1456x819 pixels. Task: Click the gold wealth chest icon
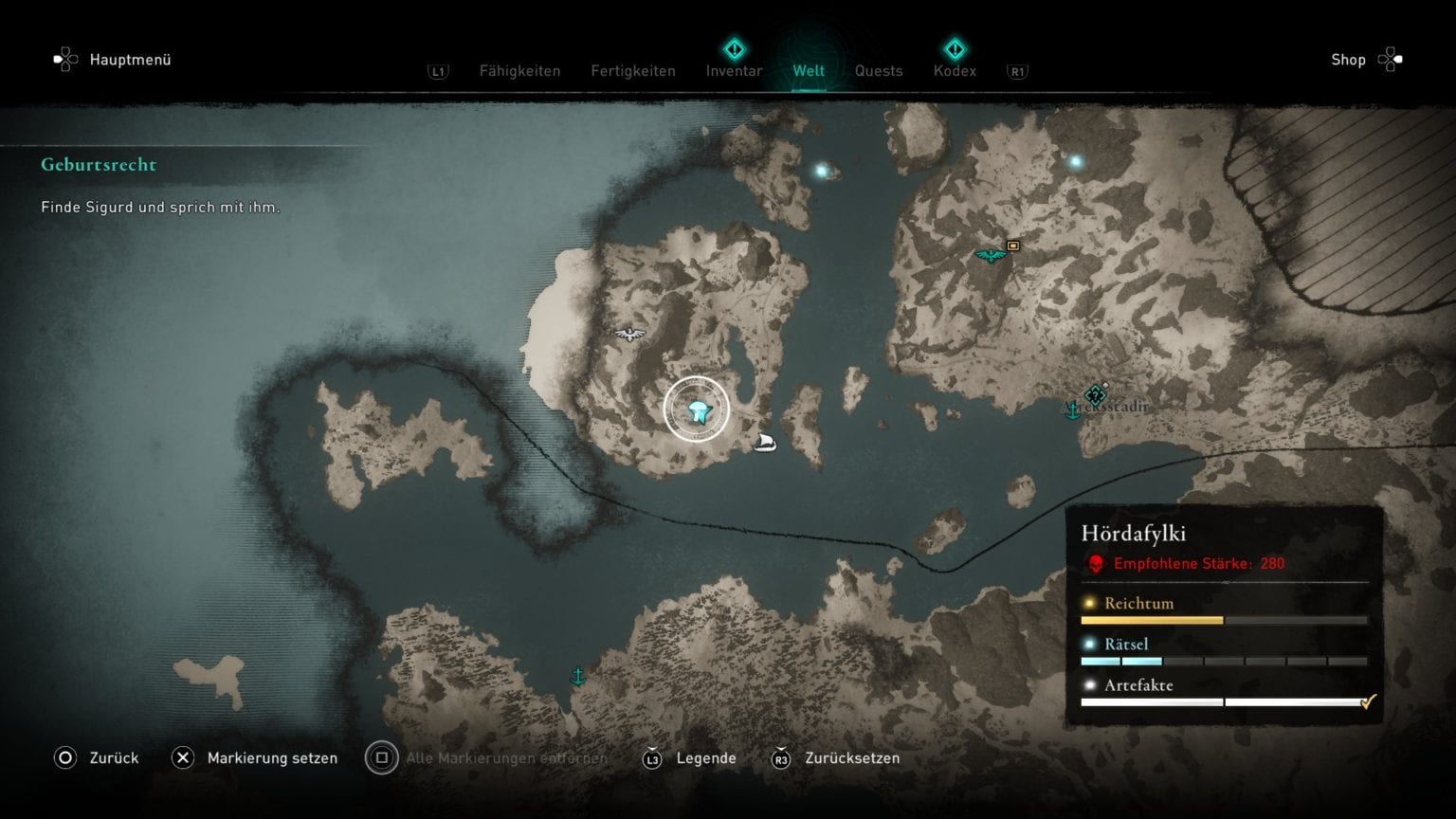pyautogui.click(x=1014, y=245)
